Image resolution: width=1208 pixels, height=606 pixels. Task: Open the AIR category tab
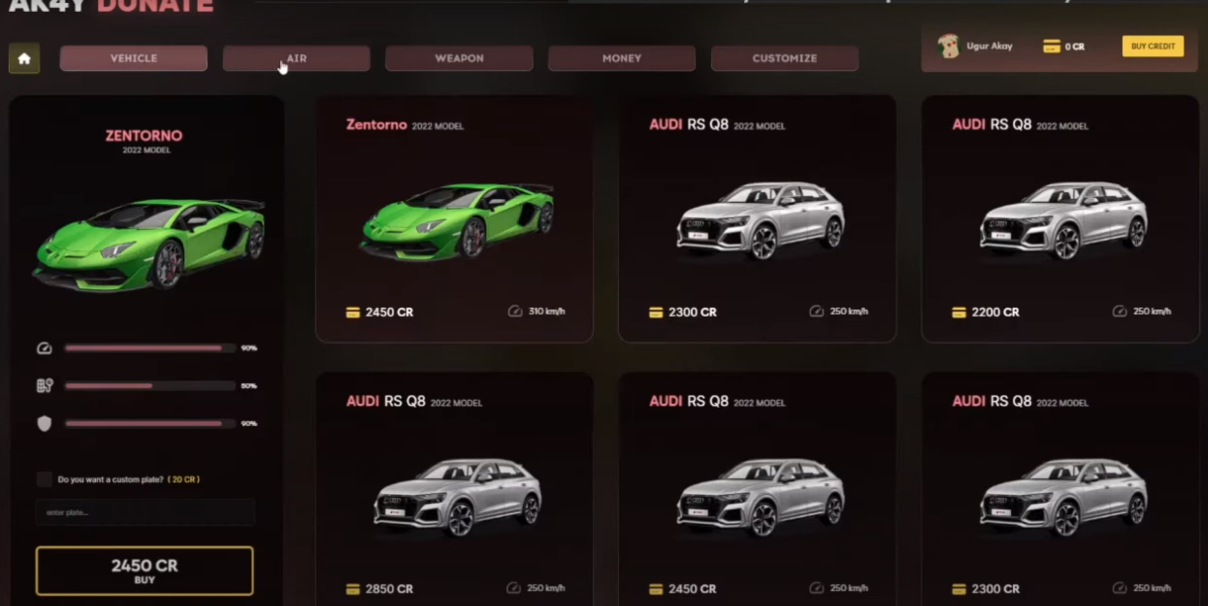296,59
